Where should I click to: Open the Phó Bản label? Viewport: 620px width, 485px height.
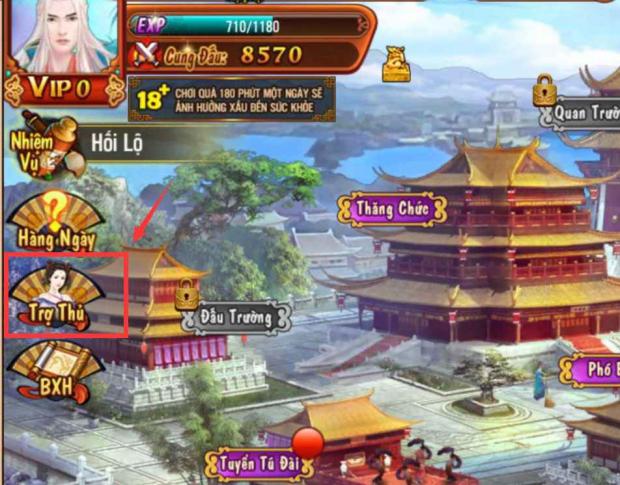pyautogui.click(x=598, y=369)
